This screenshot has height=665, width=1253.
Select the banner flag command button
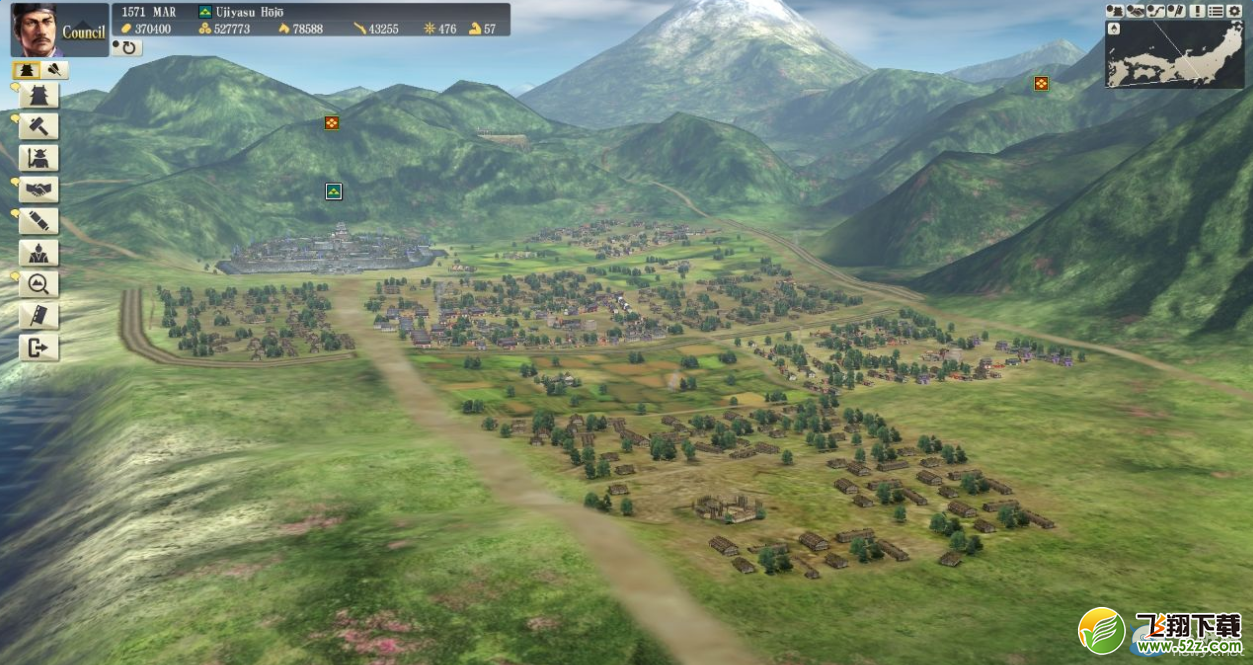tap(39, 316)
